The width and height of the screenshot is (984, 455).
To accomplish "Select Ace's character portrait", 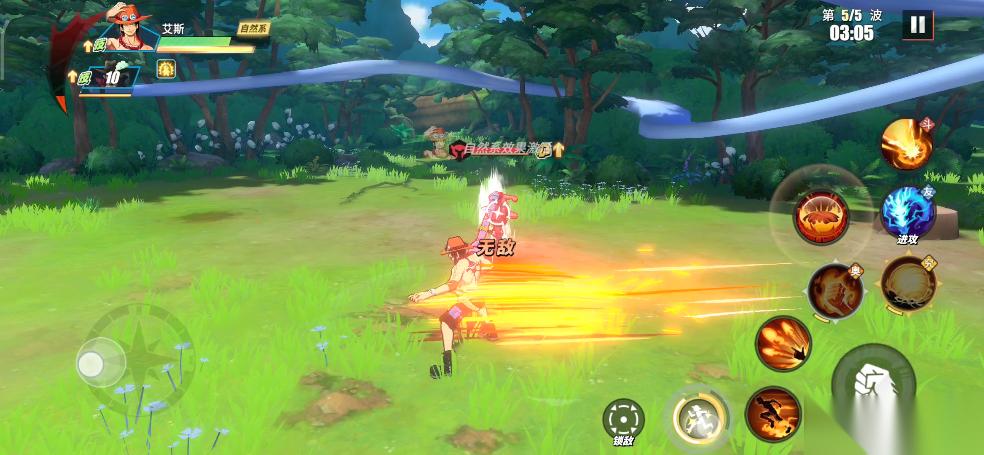I will [128, 29].
